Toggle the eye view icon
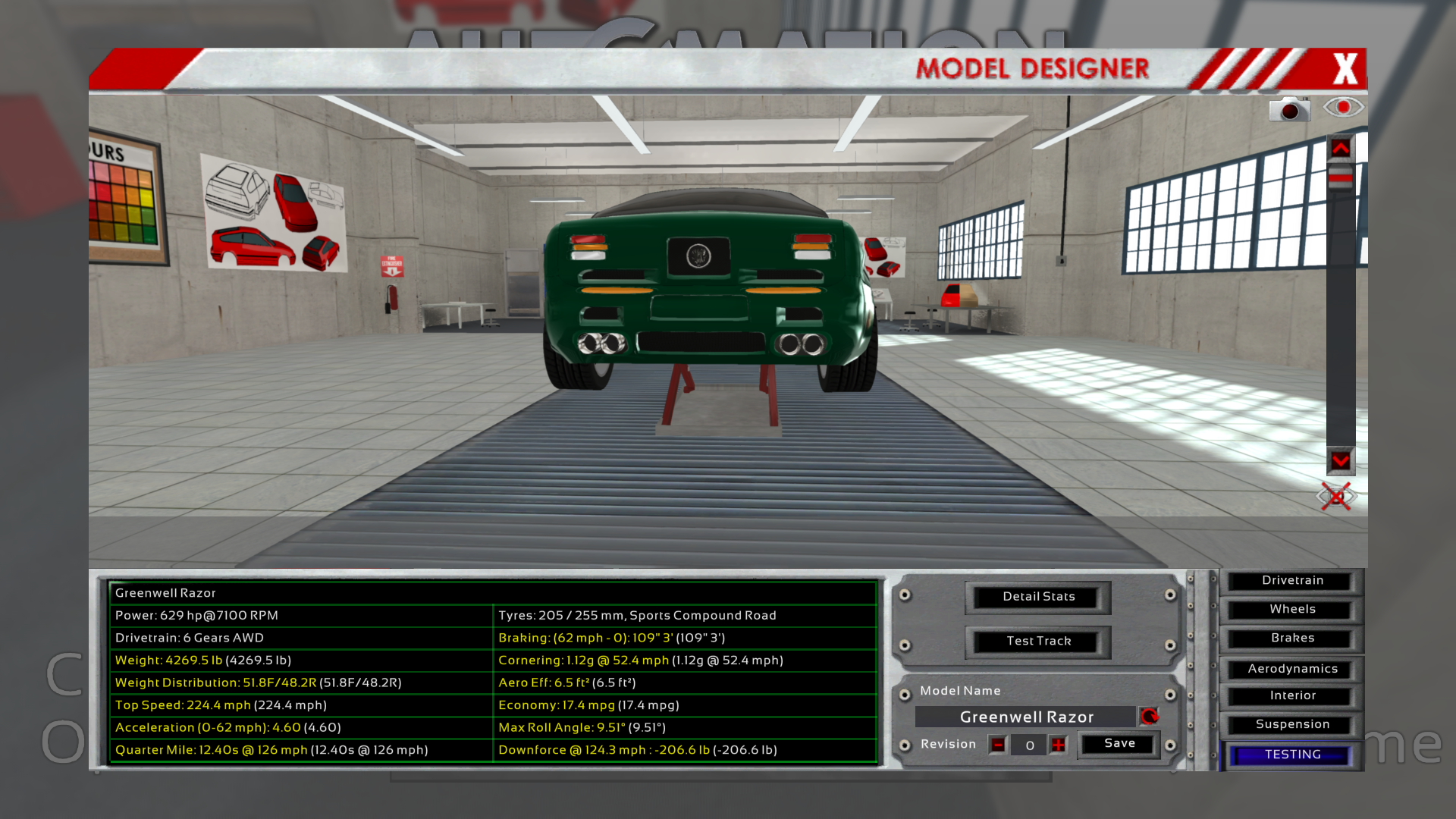This screenshot has width=1456, height=819. click(x=1343, y=107)
